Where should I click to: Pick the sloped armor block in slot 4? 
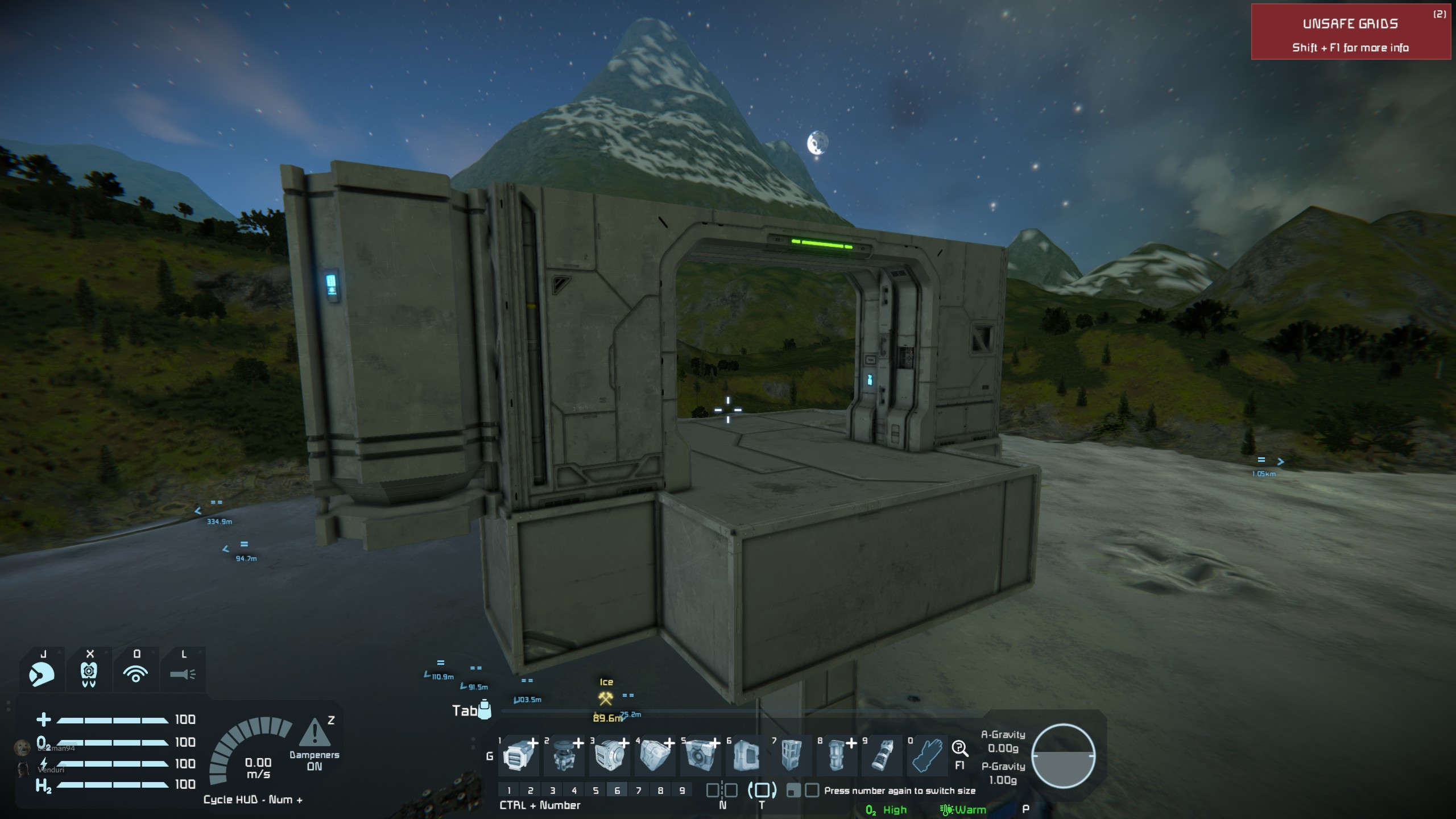(655, 756)
